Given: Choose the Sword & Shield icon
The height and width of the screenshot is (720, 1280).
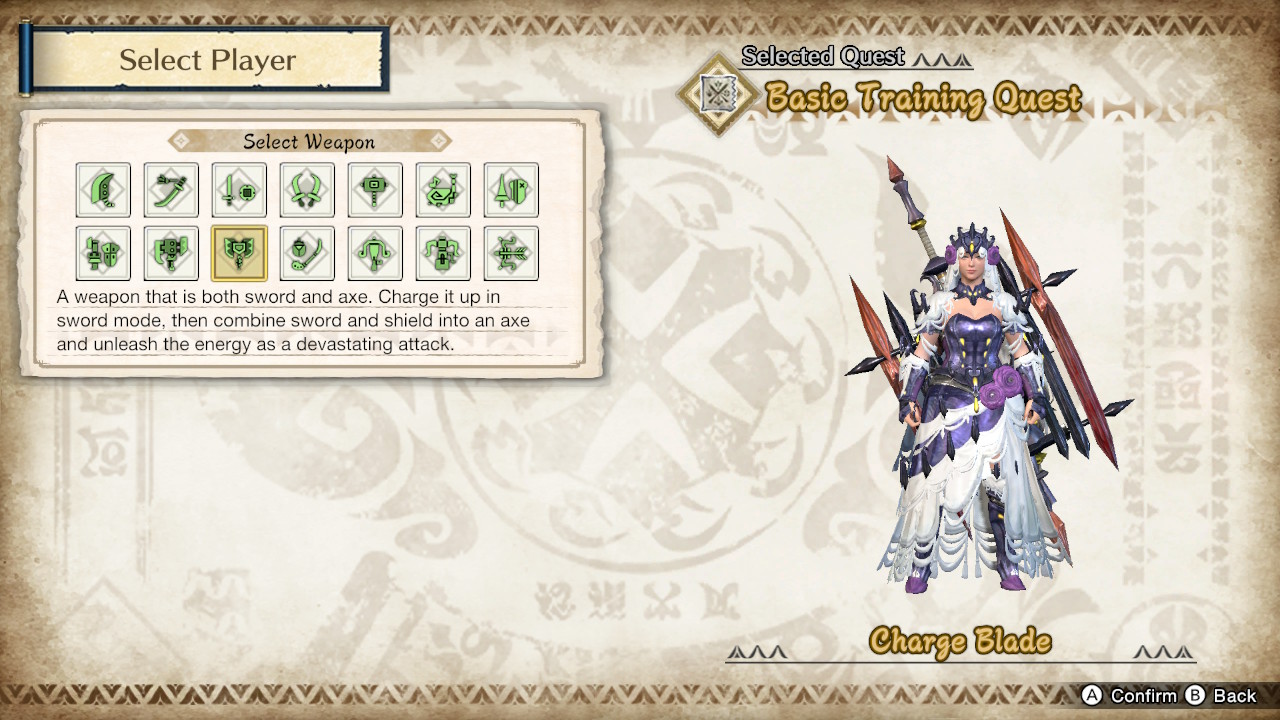Looking at the screenshot, I should 239,190.
